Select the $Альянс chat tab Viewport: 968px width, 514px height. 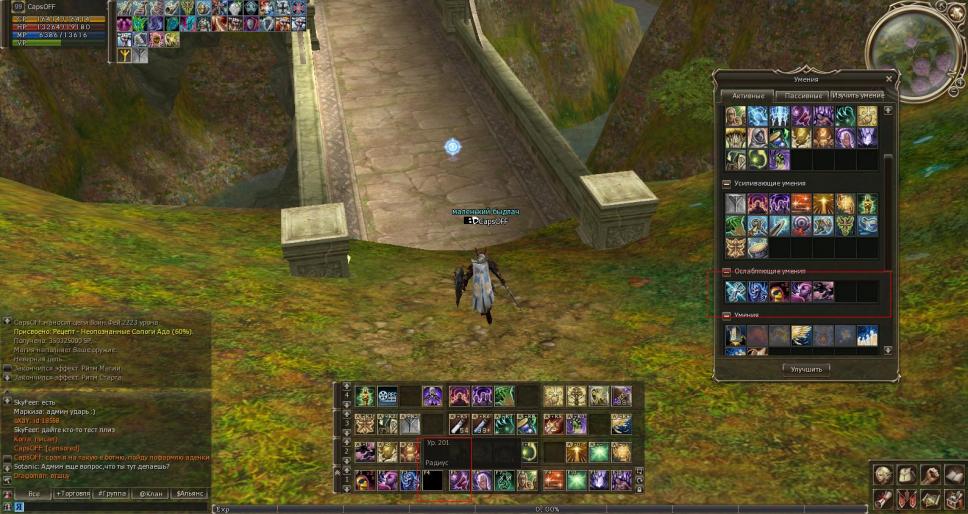pos(189,494)
